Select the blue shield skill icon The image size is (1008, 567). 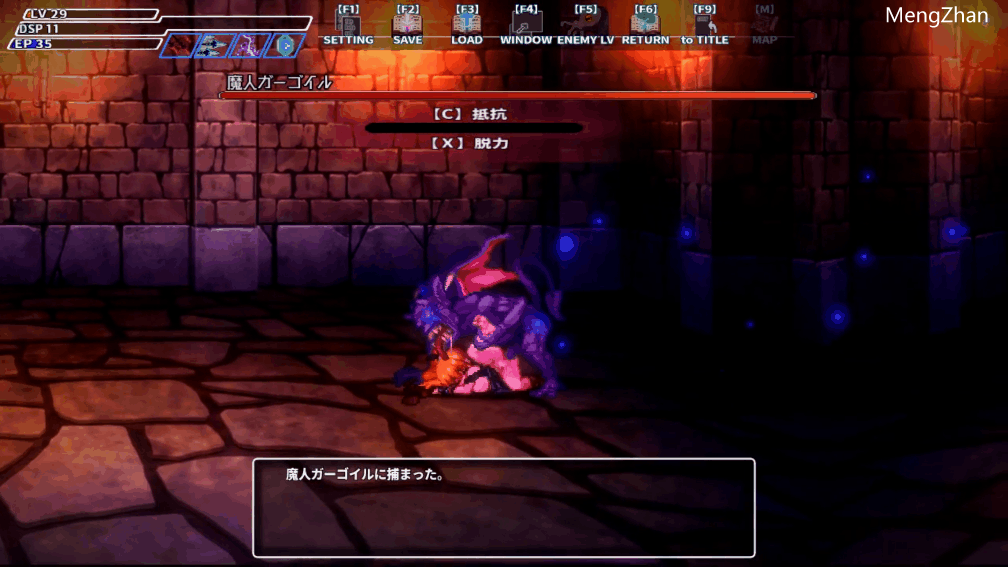(x=286, y=45)
